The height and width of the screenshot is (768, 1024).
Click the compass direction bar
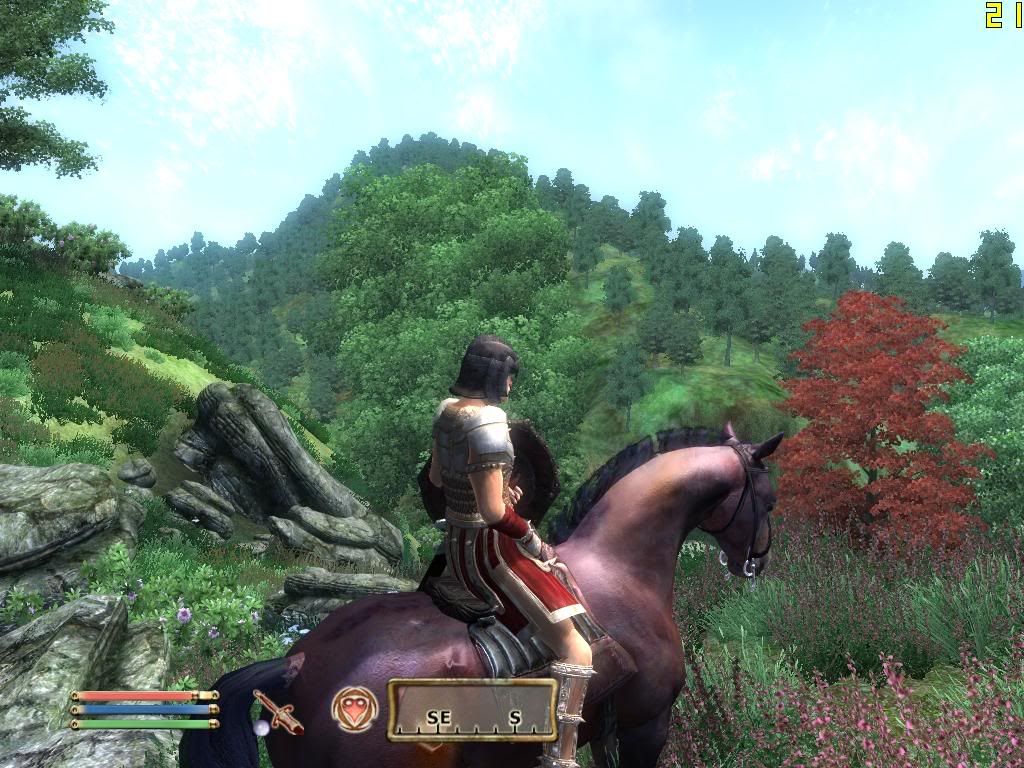coord(472,711)
